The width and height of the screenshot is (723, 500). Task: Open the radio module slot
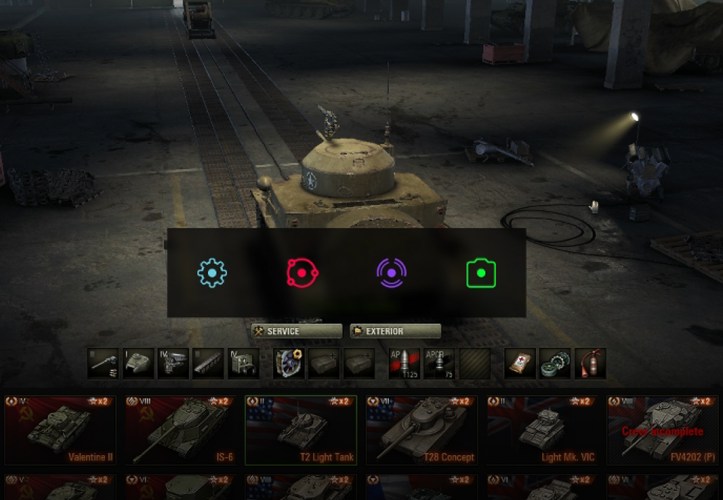(244, 363)
